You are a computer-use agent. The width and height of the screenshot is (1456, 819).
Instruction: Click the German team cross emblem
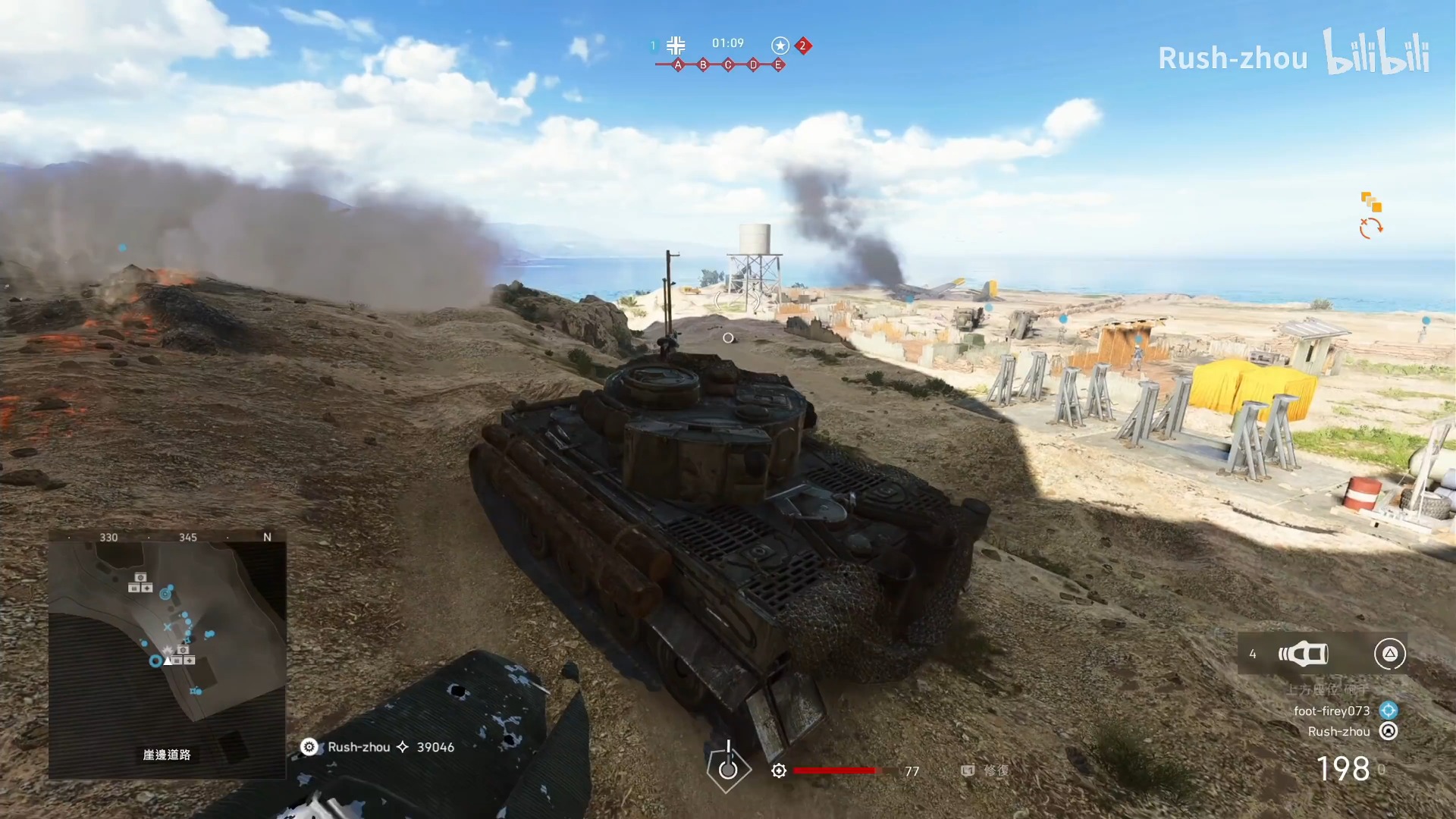(x=676, y=45)
